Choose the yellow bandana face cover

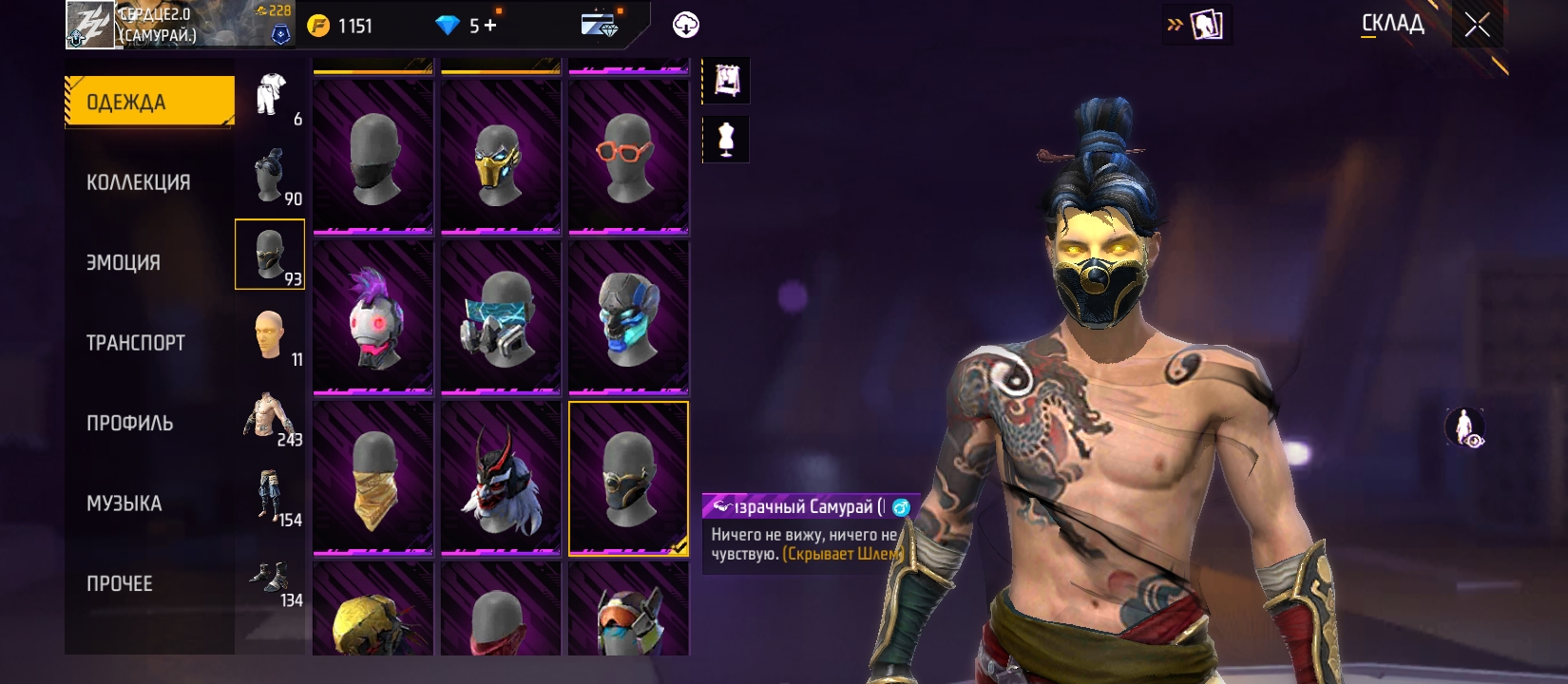[x=373, y=478]
